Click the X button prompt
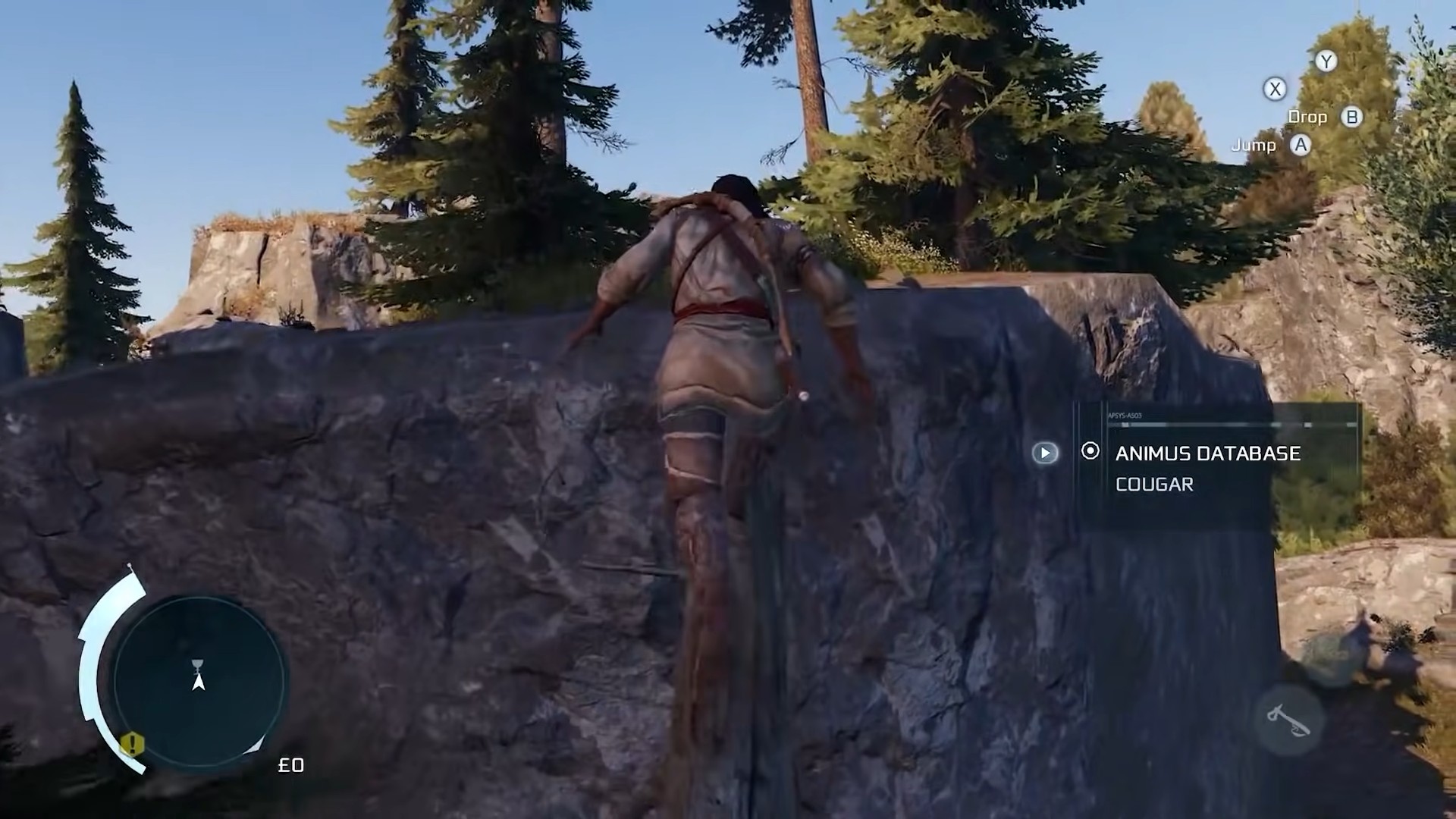Image resolution: width=1456 pixels, height=819 pixels. pyautogui.click(x=1276, y=89)
